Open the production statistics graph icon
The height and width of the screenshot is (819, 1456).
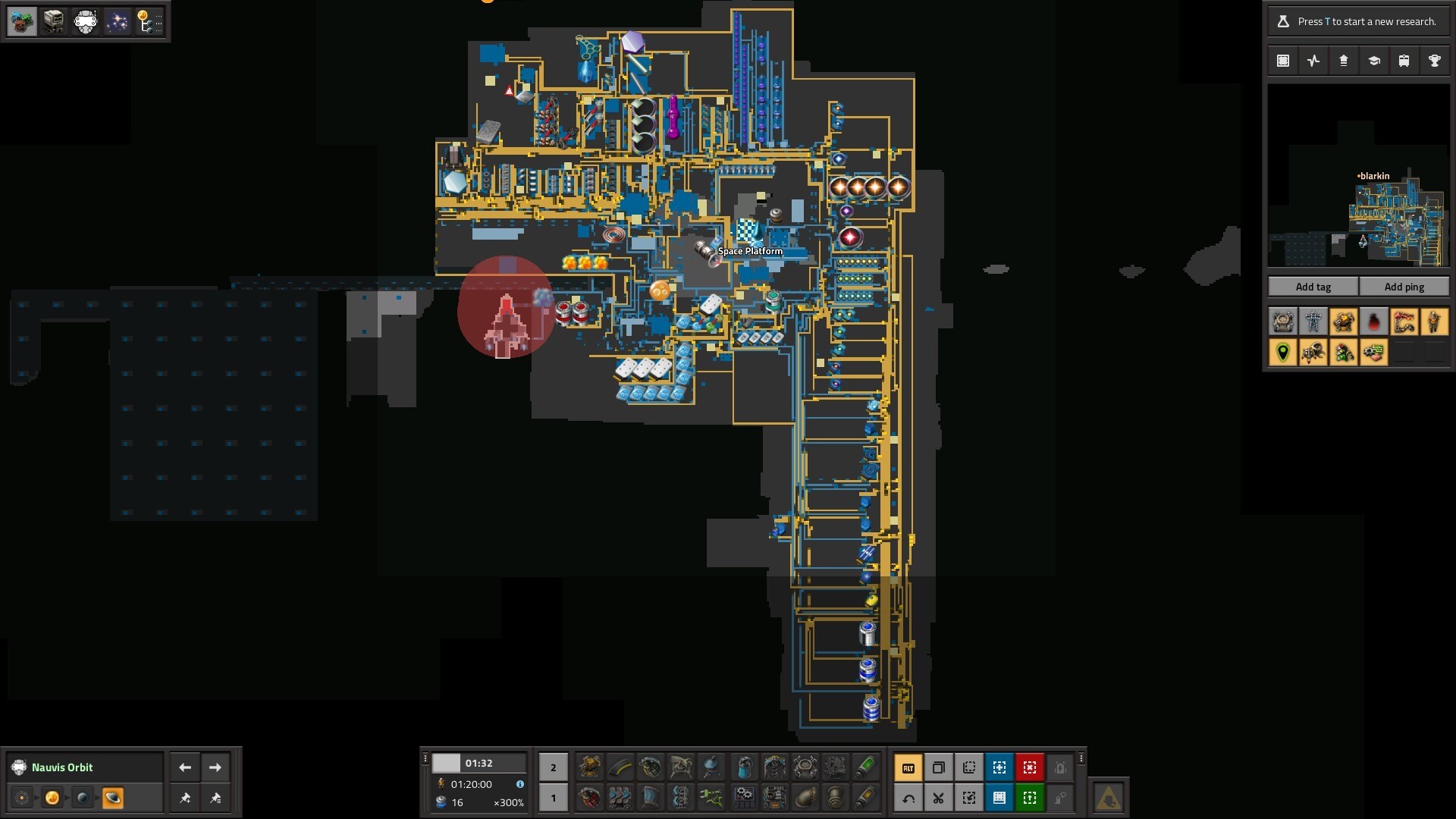tap(1313, 61)
